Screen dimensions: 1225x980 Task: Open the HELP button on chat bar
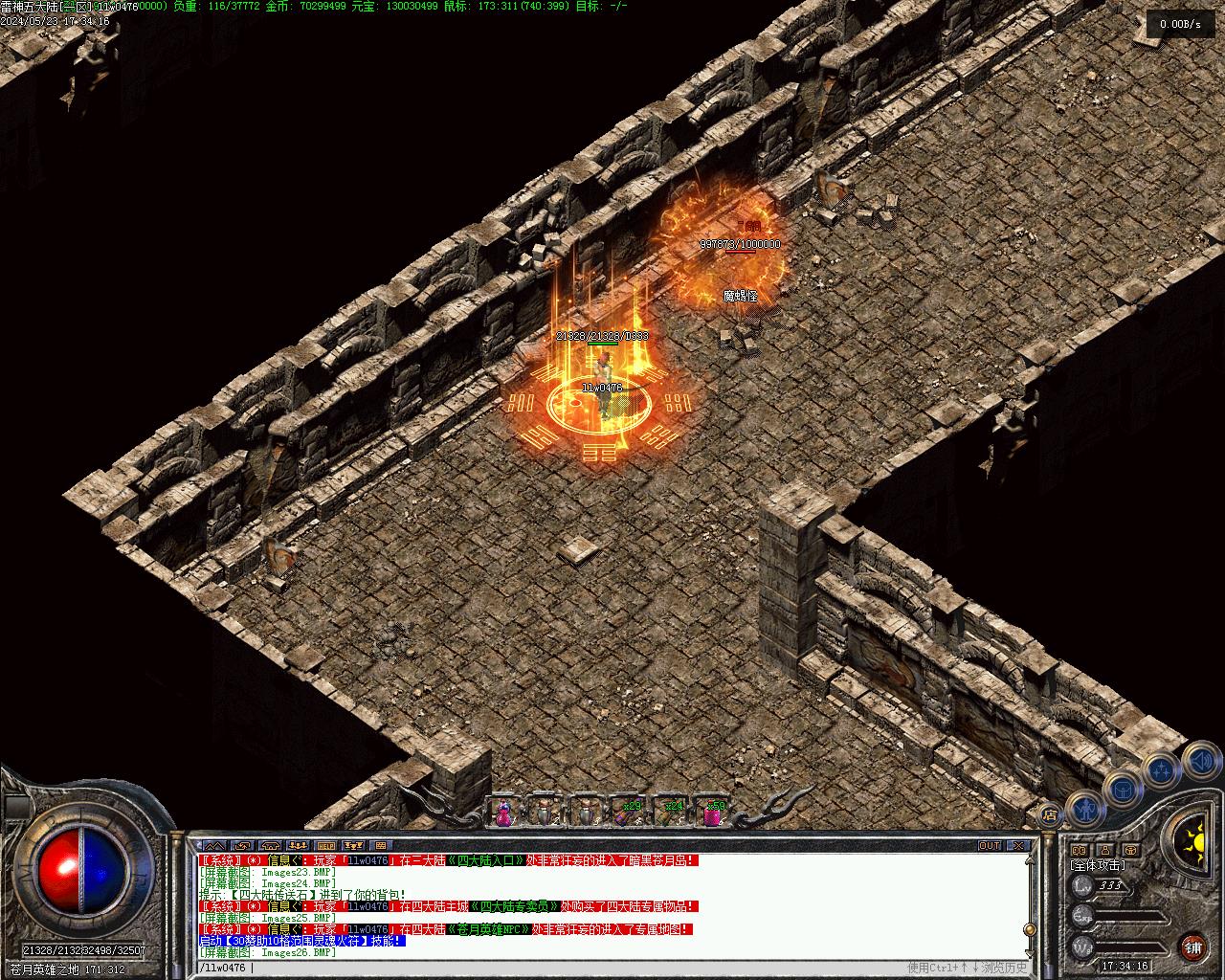click(326, 846)
